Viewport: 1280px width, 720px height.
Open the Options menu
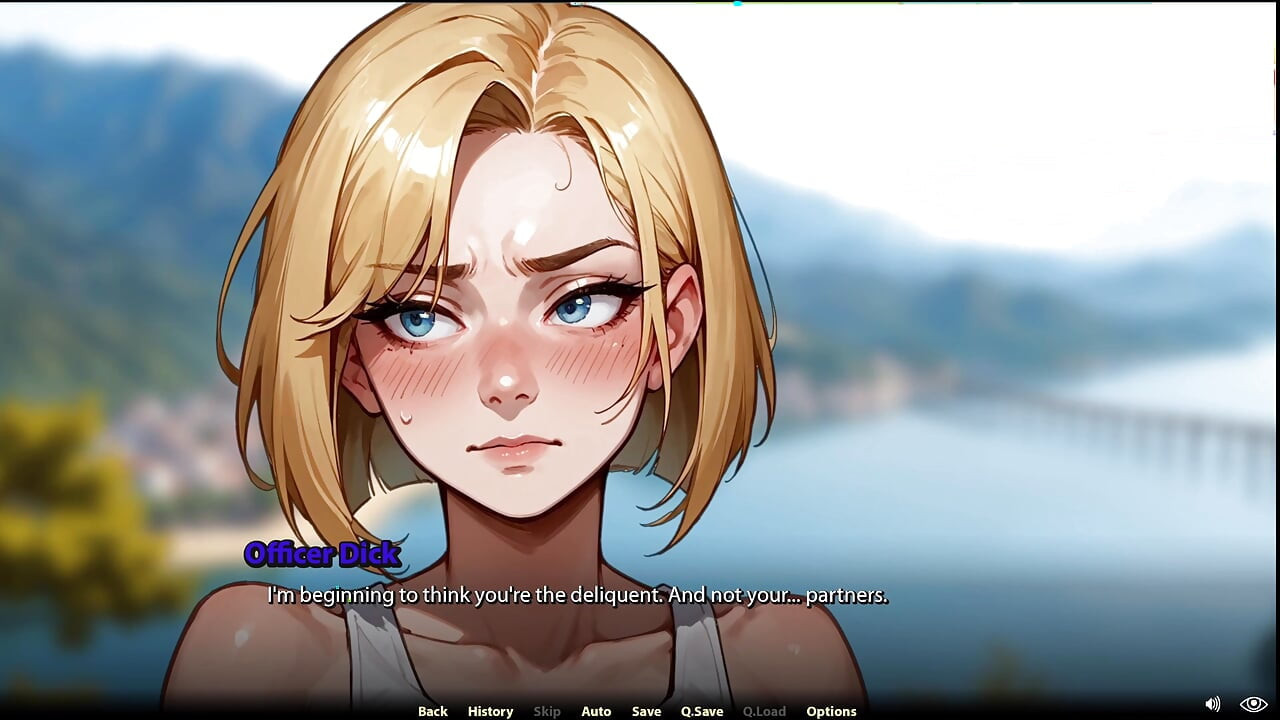tap(831, 711)
